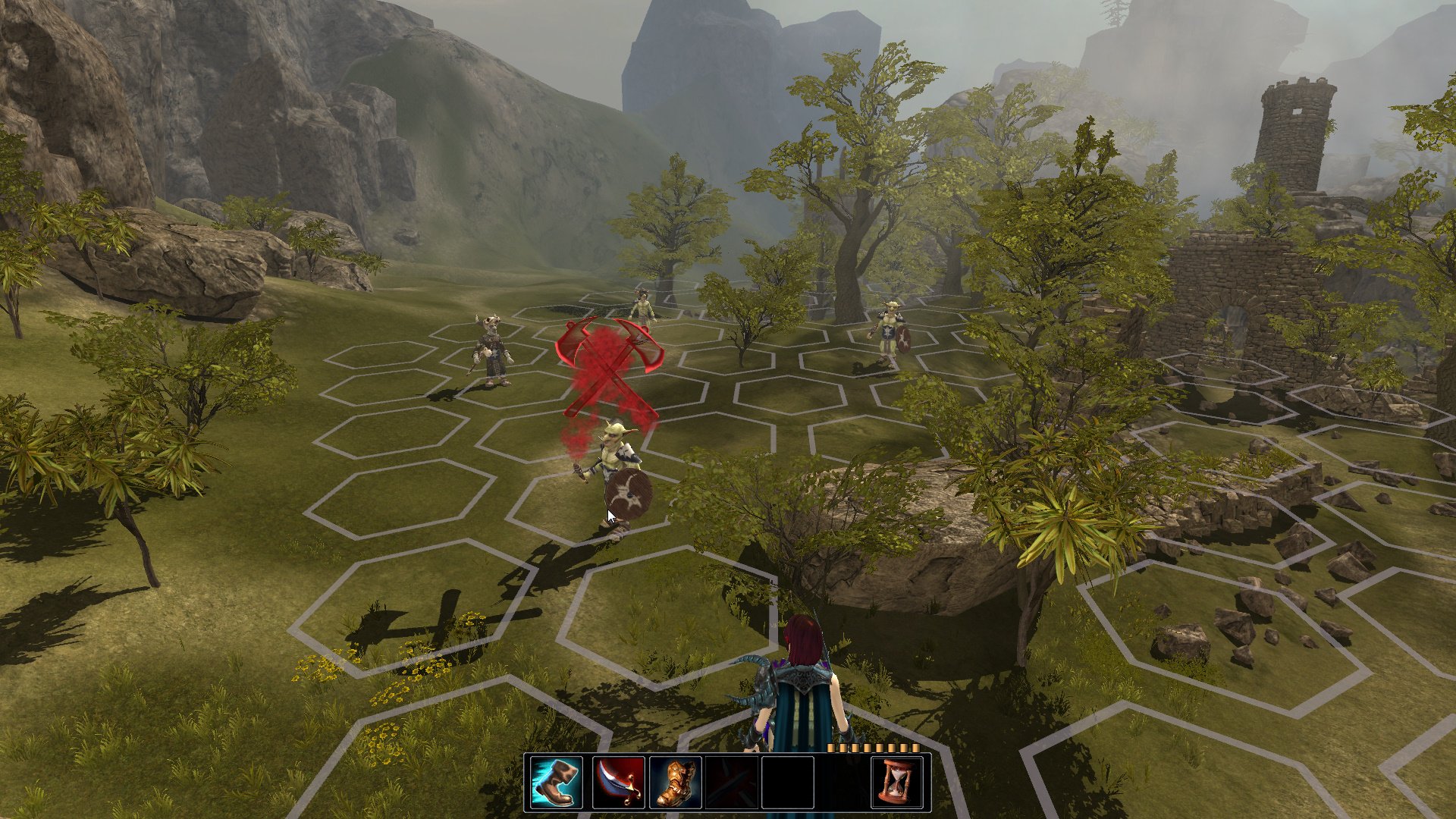End the turn with the hourglass button
The image size is (1456, 819).
pos(897,783)
